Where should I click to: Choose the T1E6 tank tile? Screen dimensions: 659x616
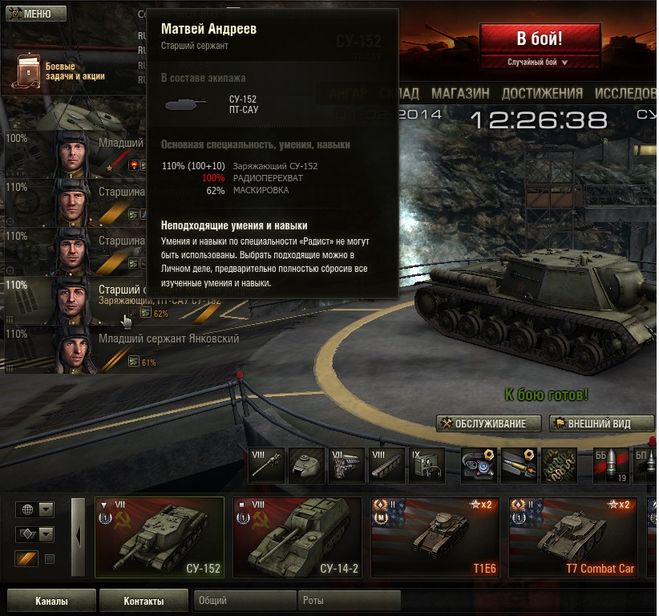[434, 537]
